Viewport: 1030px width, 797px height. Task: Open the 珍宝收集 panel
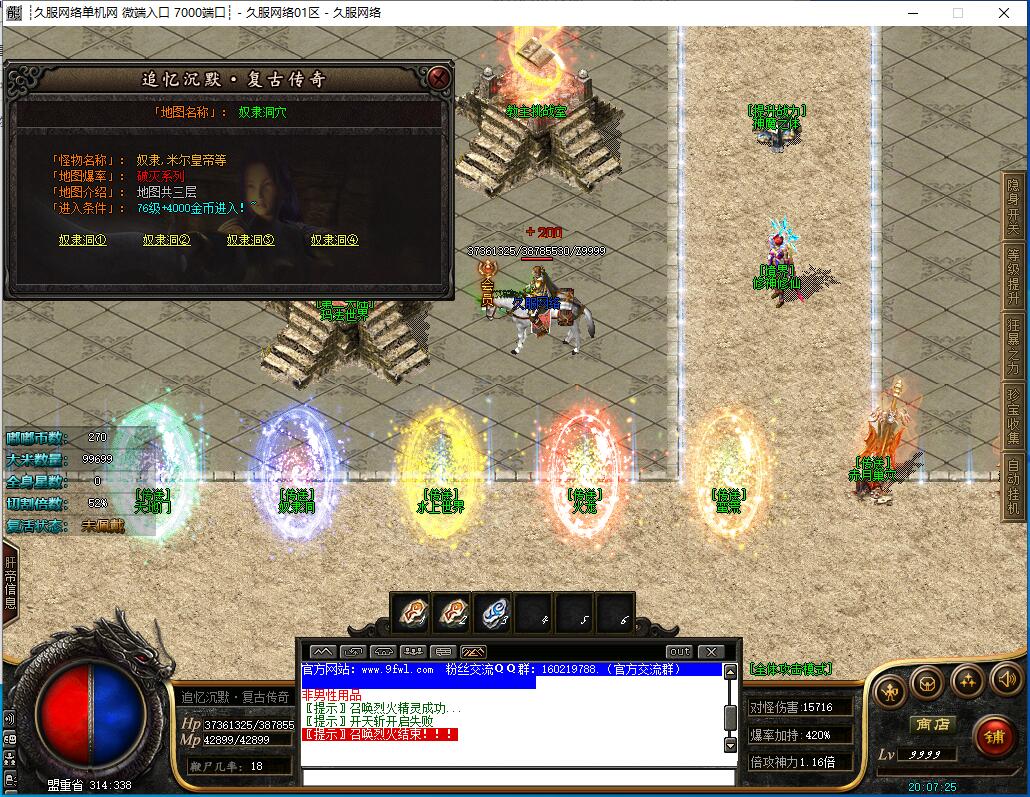(x=1014, y=415)
